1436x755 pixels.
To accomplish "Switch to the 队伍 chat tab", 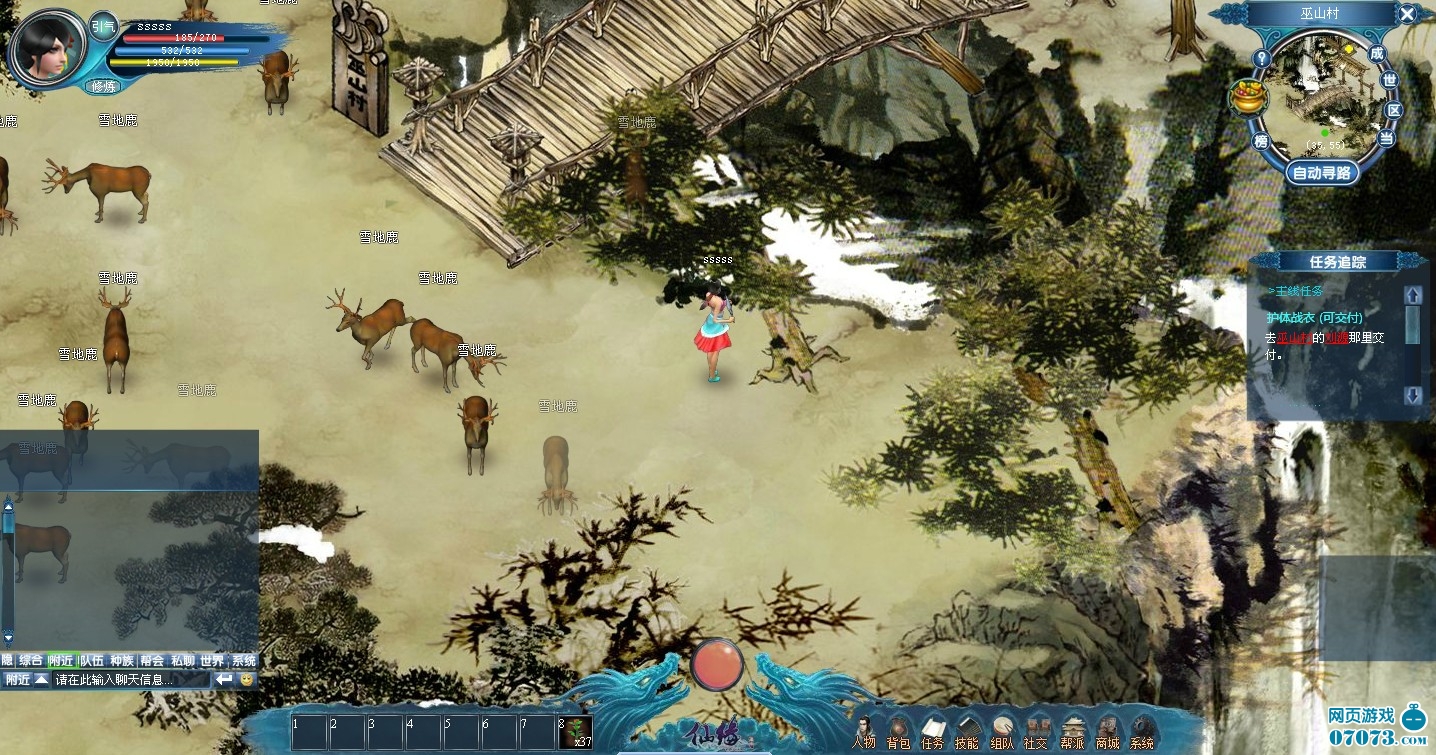I will [x=92, y=660].
